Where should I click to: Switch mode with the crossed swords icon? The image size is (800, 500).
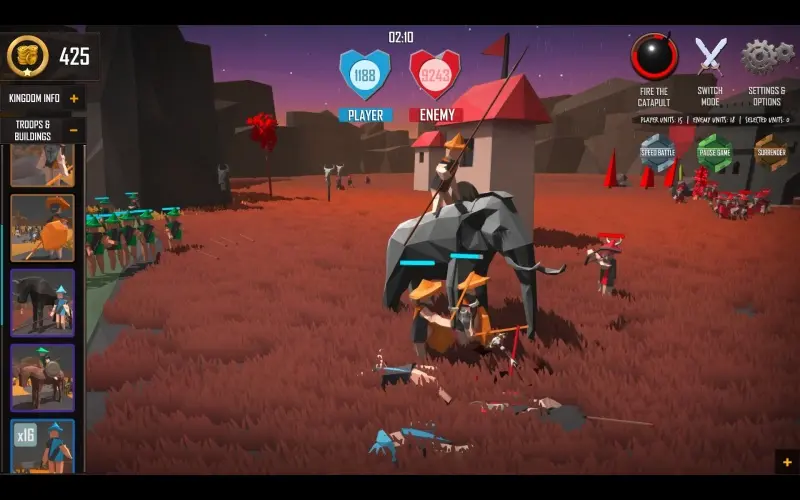pos(710,56)
